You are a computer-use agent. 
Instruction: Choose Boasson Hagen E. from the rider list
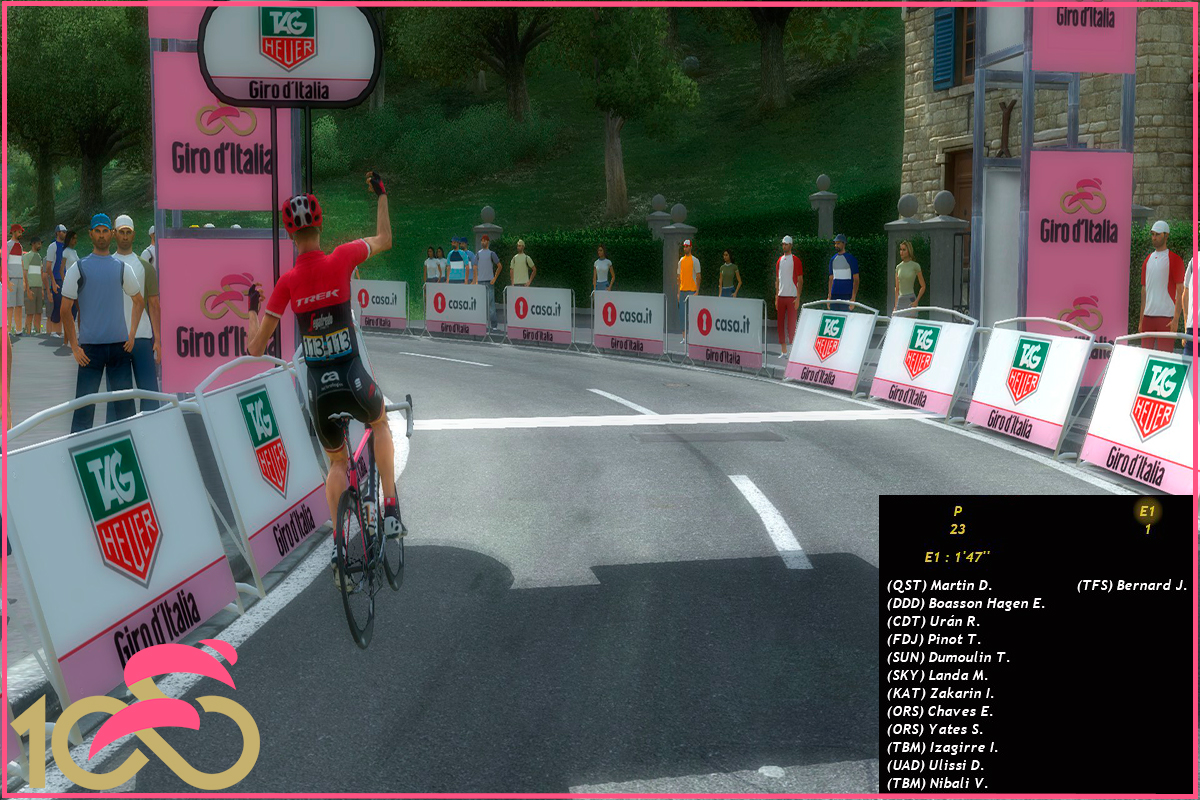pos(965,603)
